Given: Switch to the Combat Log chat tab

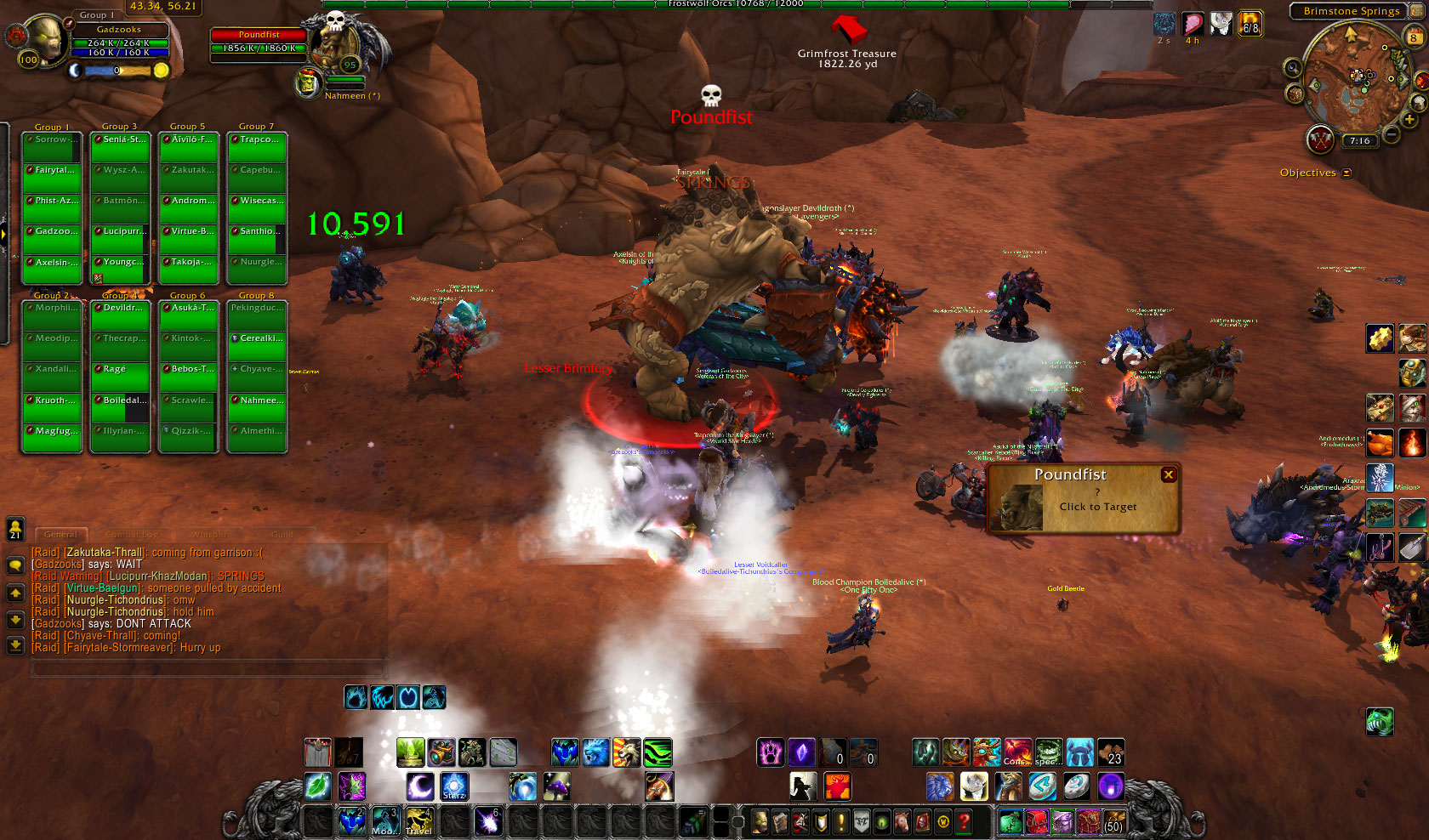Looking at the screenshot, I should coord(133,535).
